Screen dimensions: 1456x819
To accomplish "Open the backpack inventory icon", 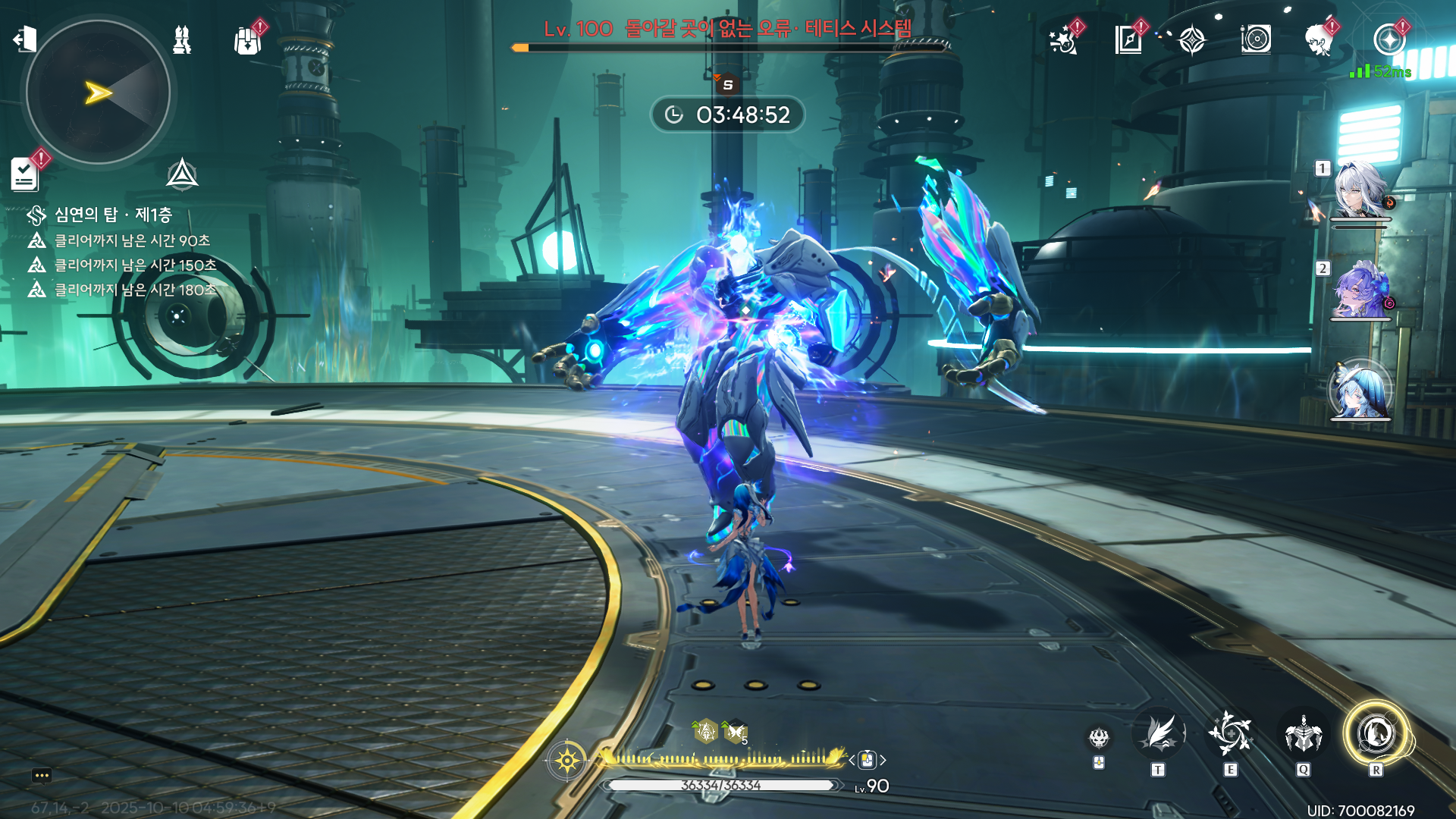I will 247,40.
